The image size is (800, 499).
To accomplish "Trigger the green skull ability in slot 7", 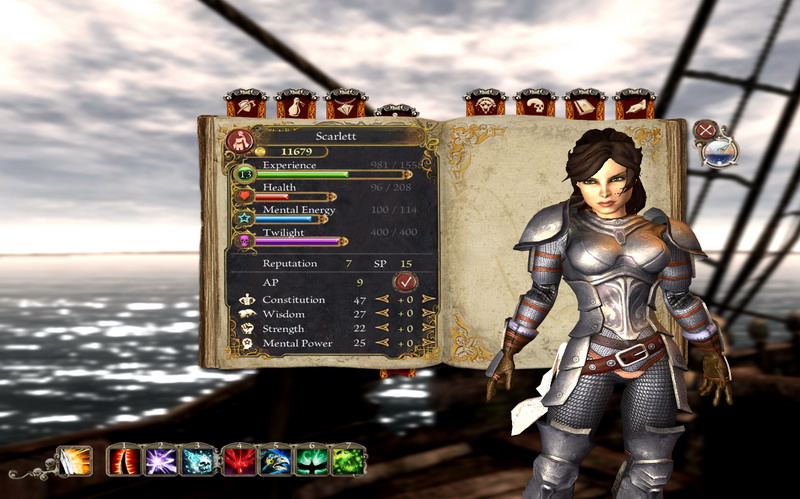I will (349, 461).
